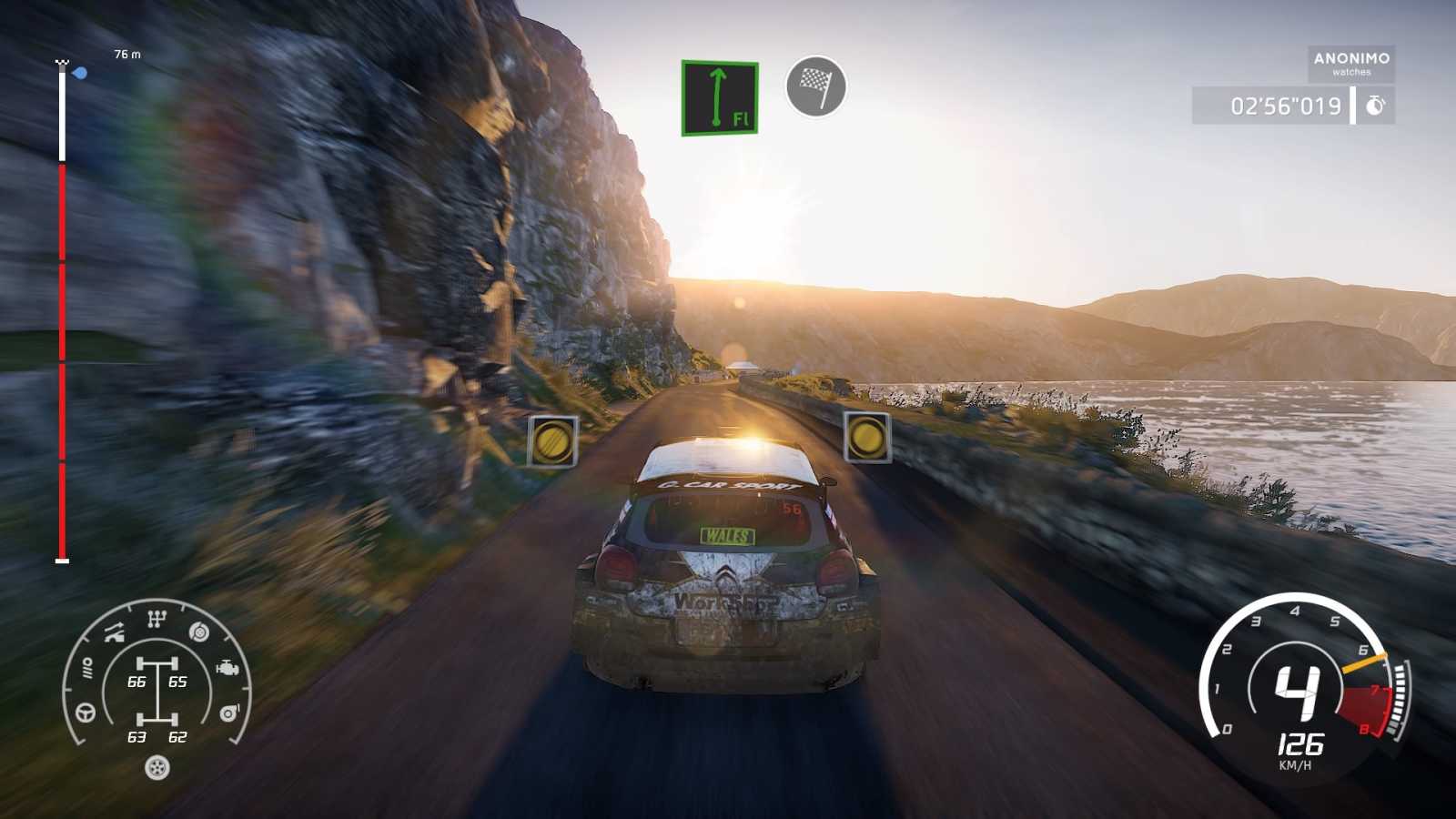The image size is (1456, 819).
Task: Click the tire status icon below the damage dial
Action: point(157,767)
